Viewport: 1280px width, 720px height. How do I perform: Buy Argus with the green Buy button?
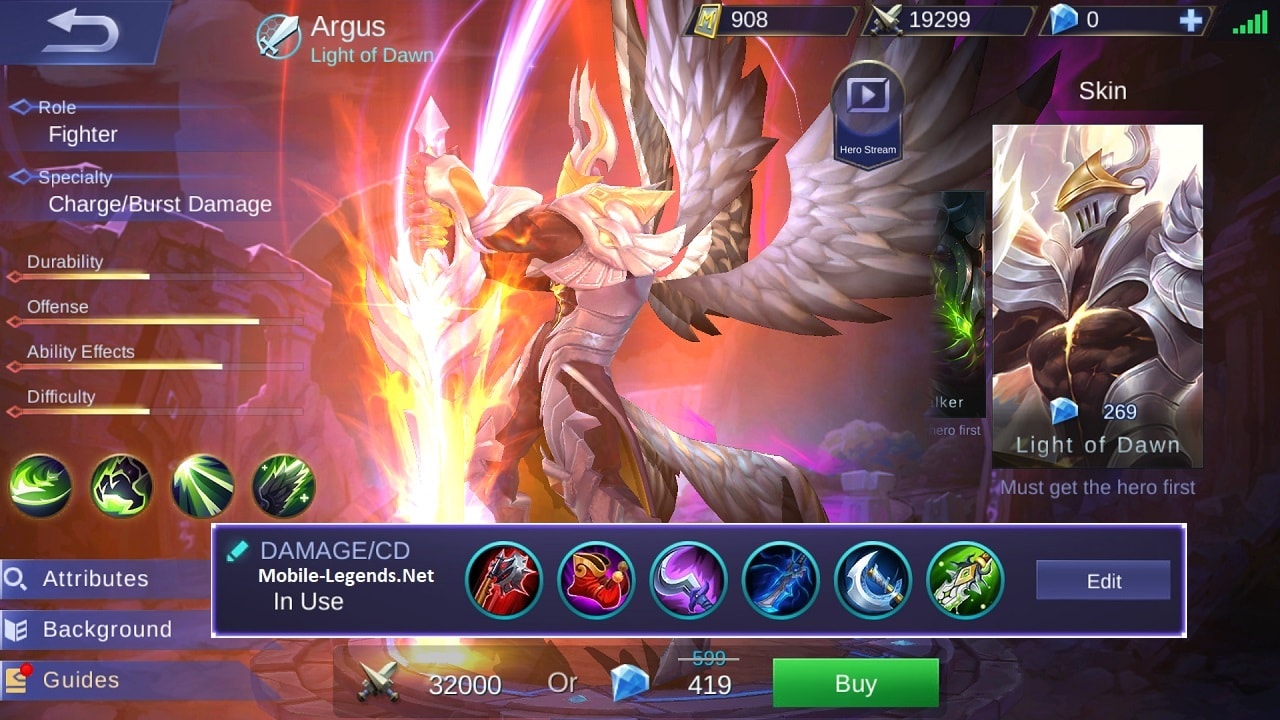[857, 684]
